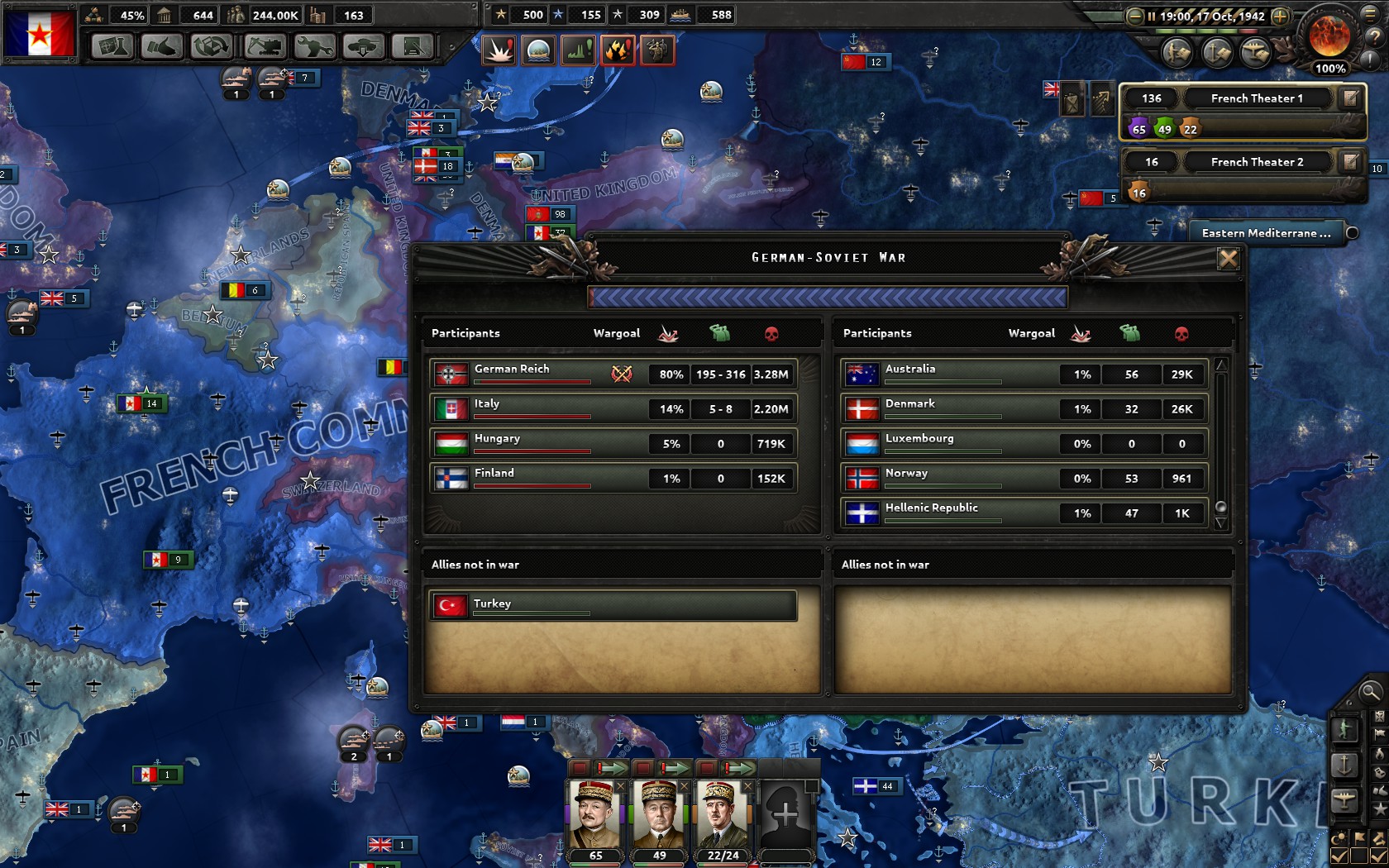
Task: Select the French Theater 1 header
Action: [1257, 98]
